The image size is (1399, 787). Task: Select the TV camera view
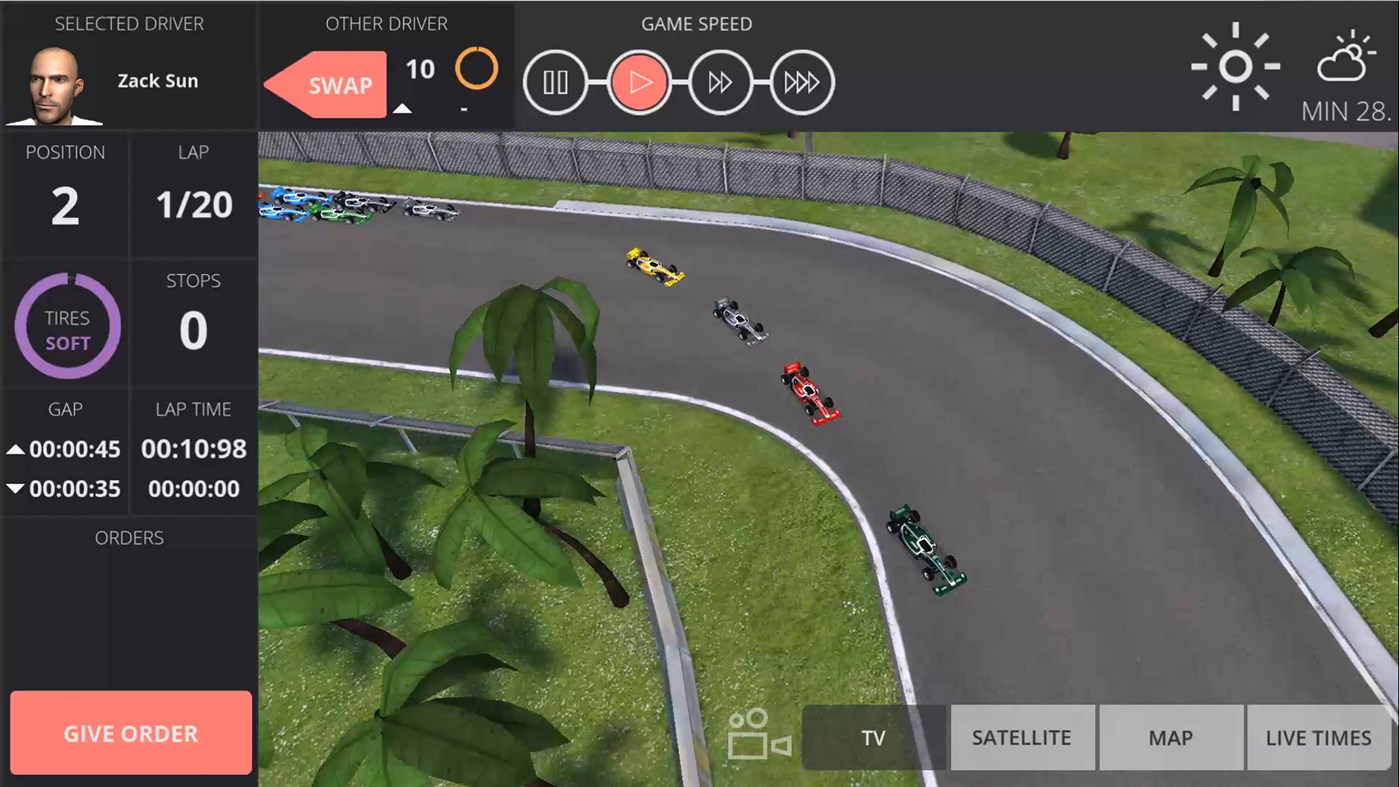point(874,737)
